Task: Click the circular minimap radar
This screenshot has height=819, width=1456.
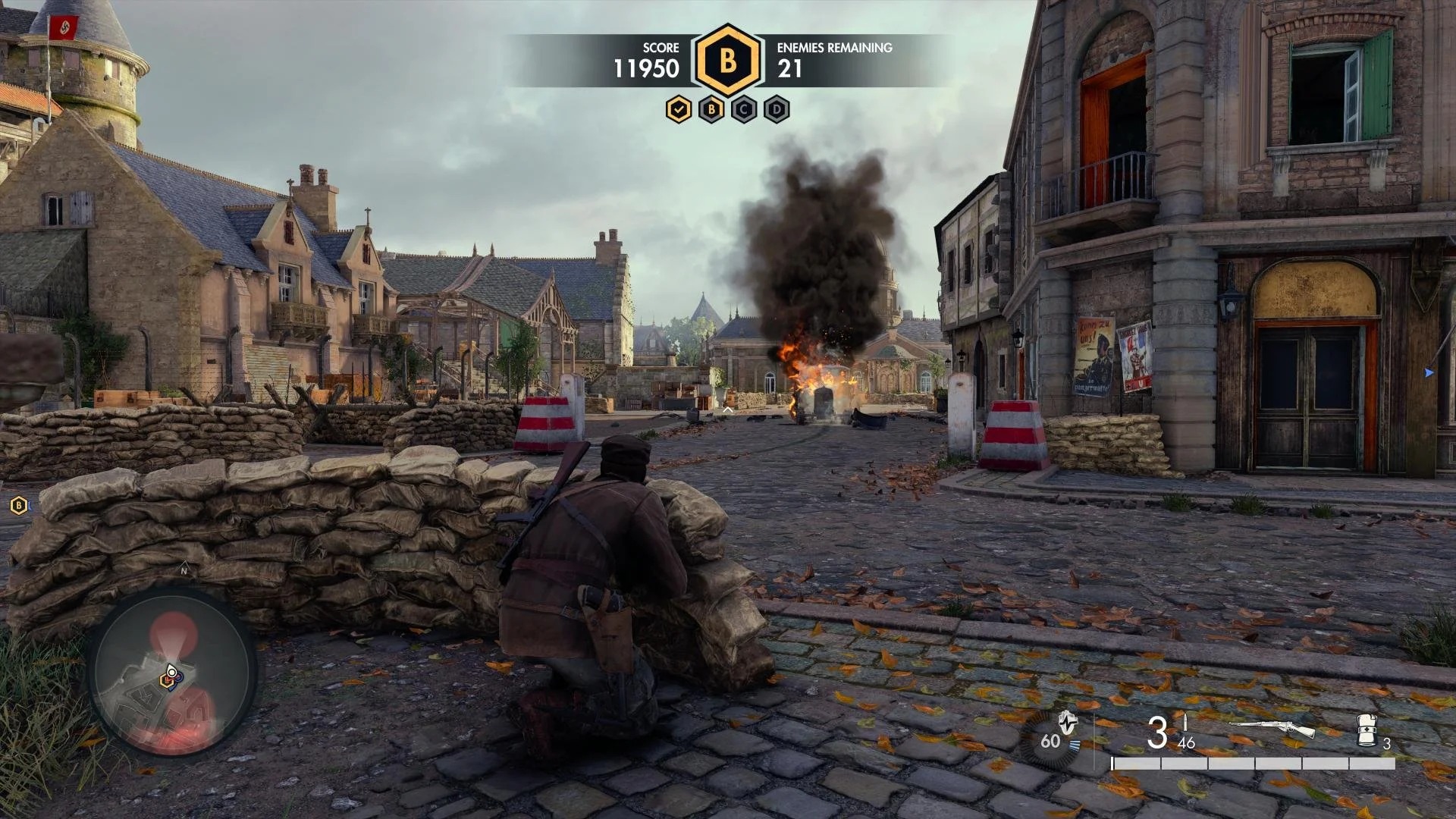Action: tap(173, 673)
